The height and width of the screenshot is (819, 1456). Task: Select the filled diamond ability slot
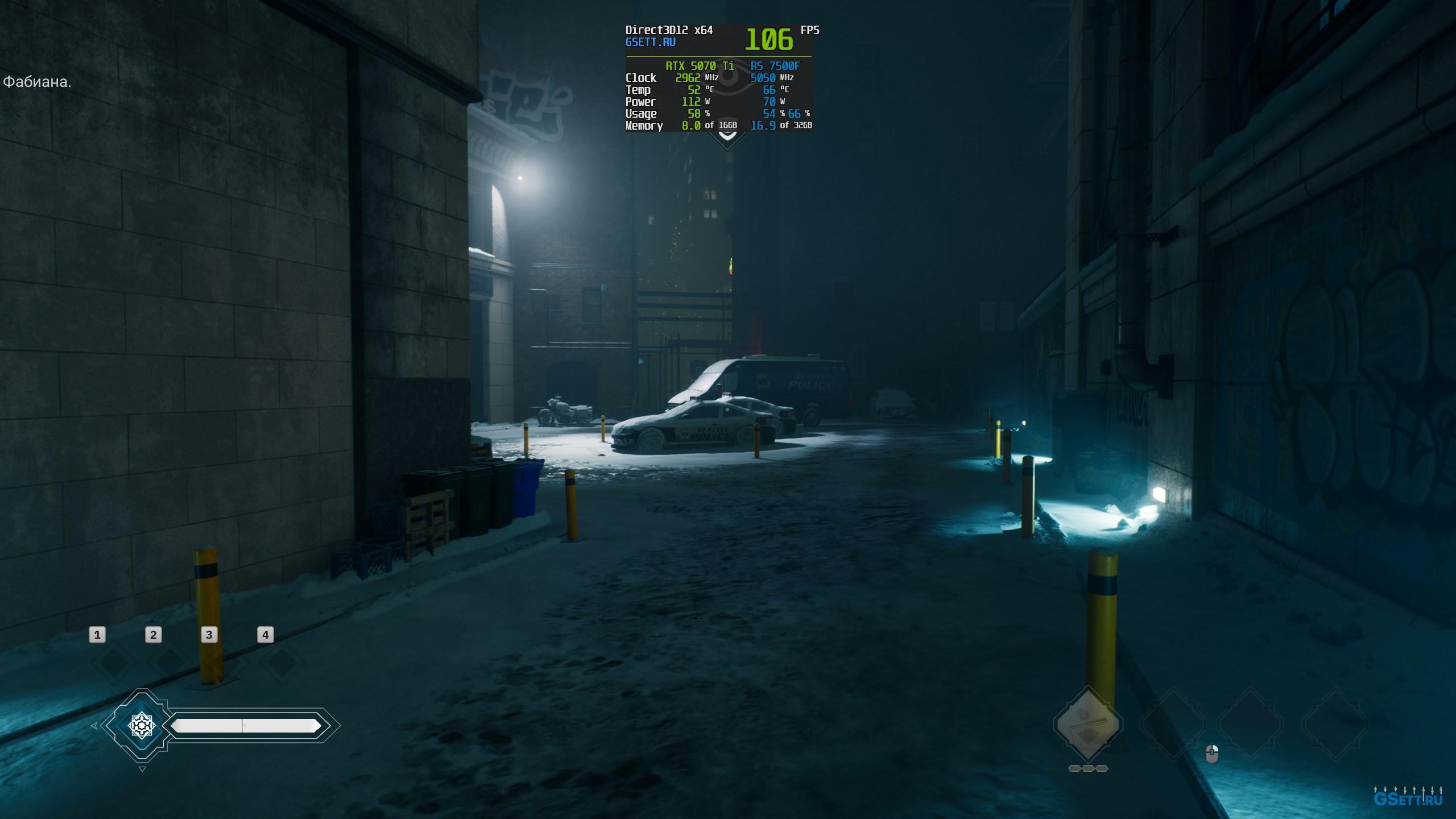click(1087, 724)
